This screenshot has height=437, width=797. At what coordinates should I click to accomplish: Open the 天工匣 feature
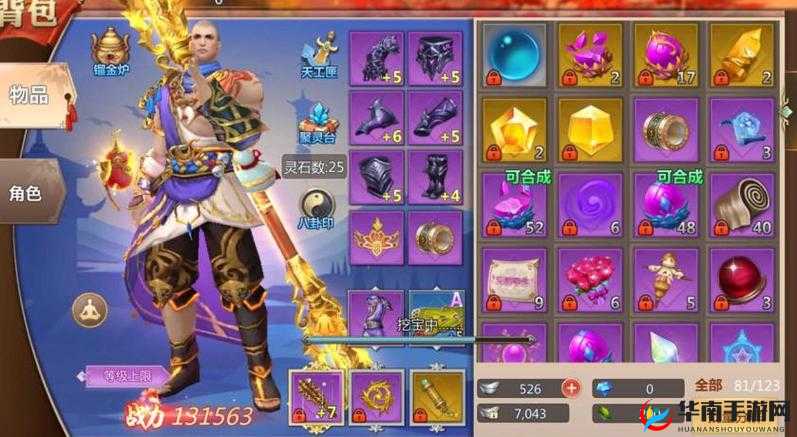321,53
